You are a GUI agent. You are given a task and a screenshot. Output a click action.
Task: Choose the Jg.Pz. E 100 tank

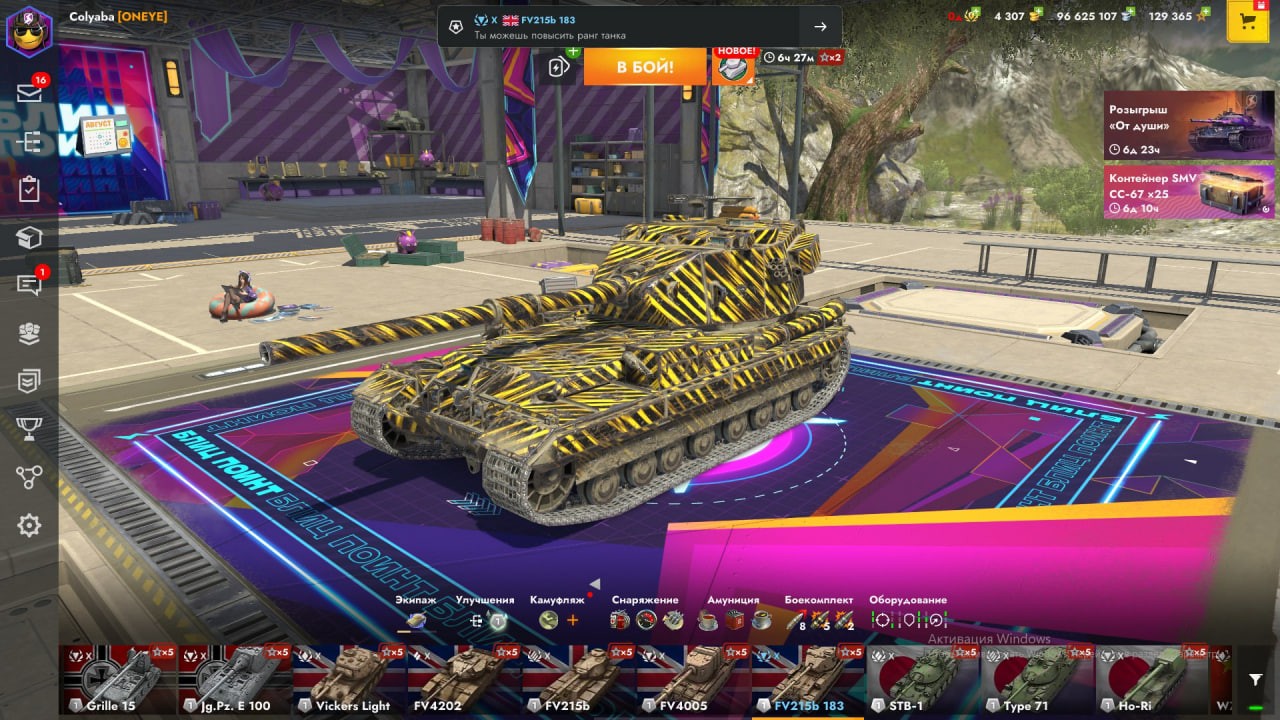[235, 681]
